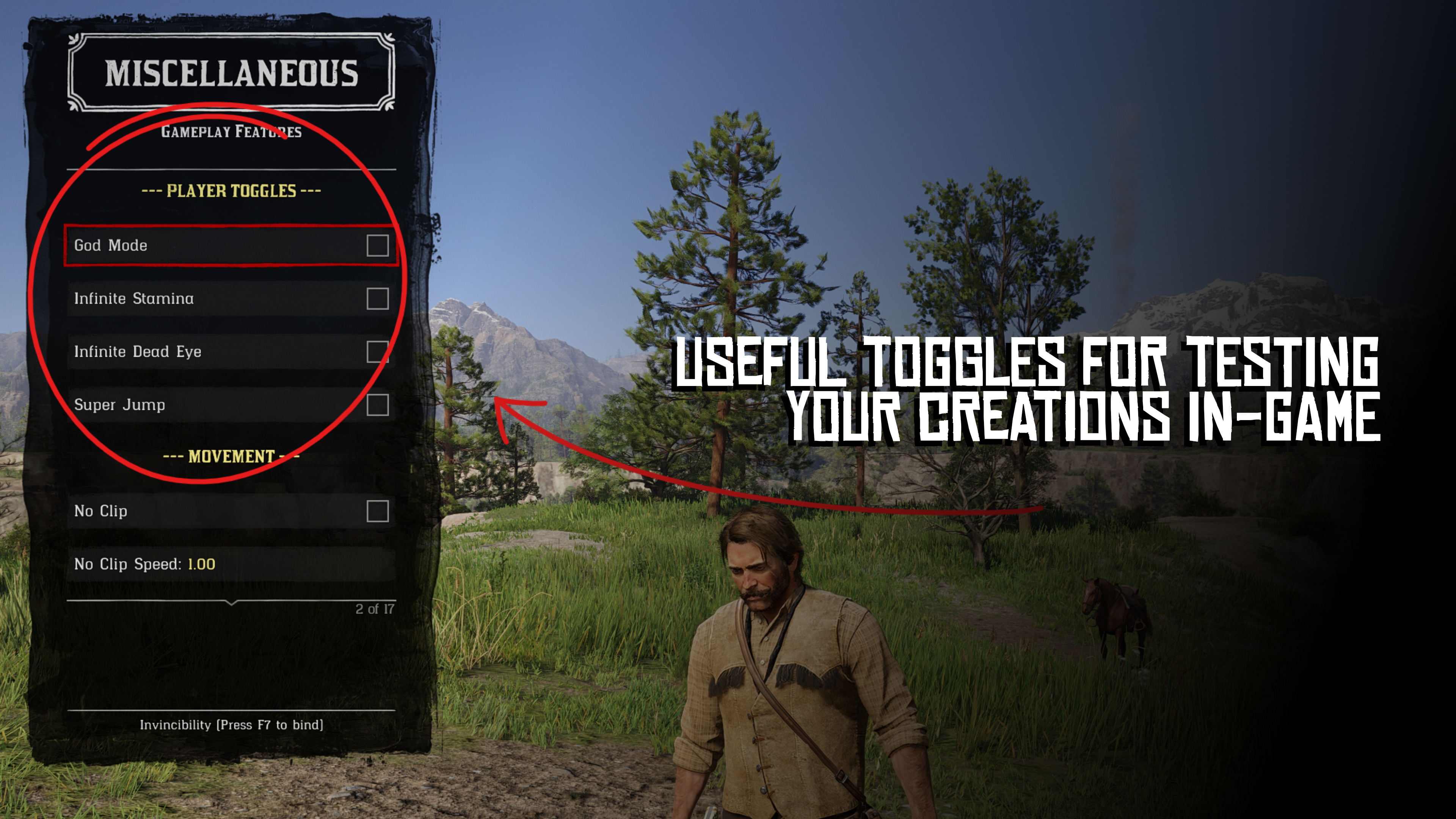Activate the Super Jump toggle

point(377,405)
